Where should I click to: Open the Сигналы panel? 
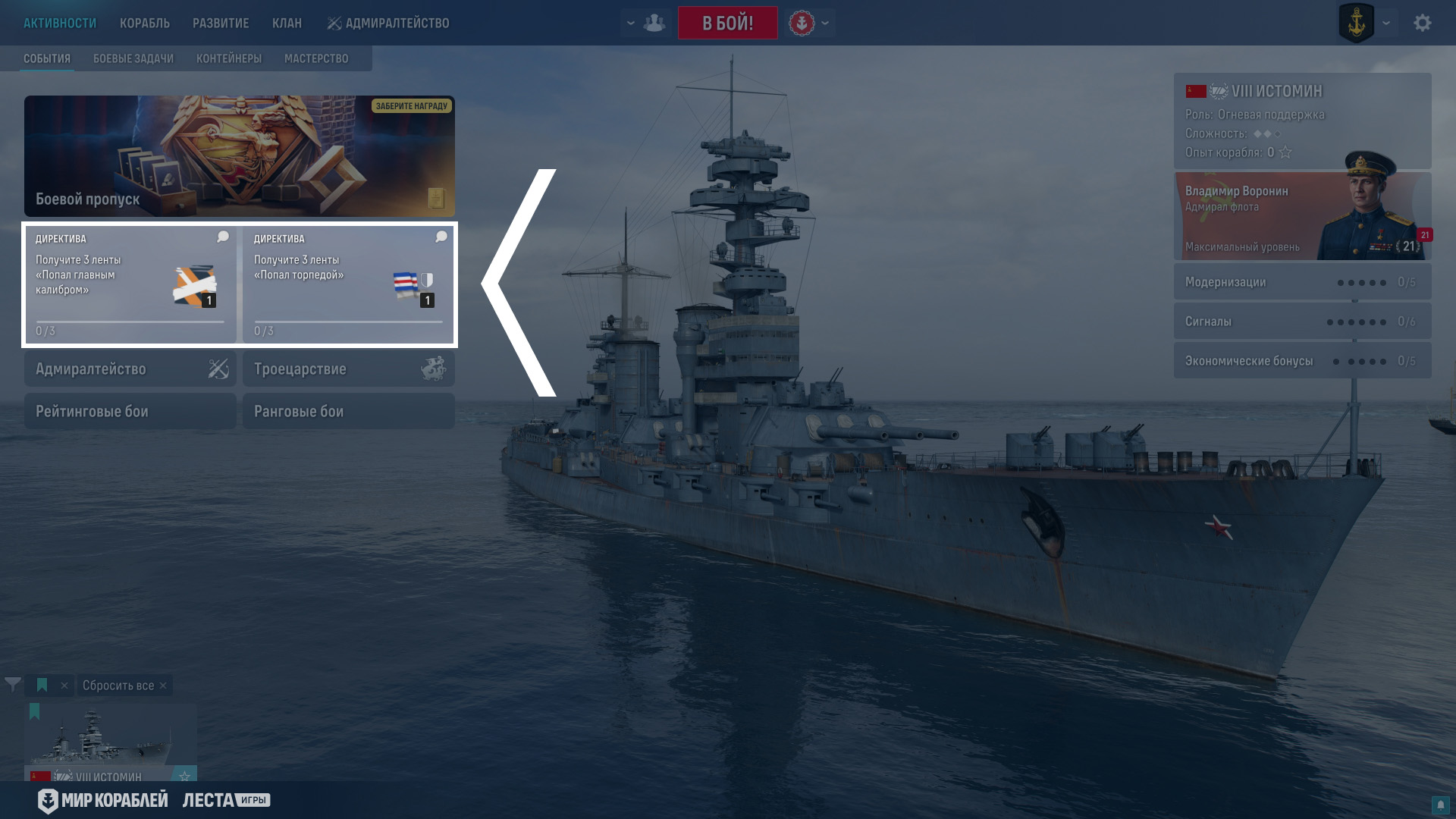(1302, 322)
